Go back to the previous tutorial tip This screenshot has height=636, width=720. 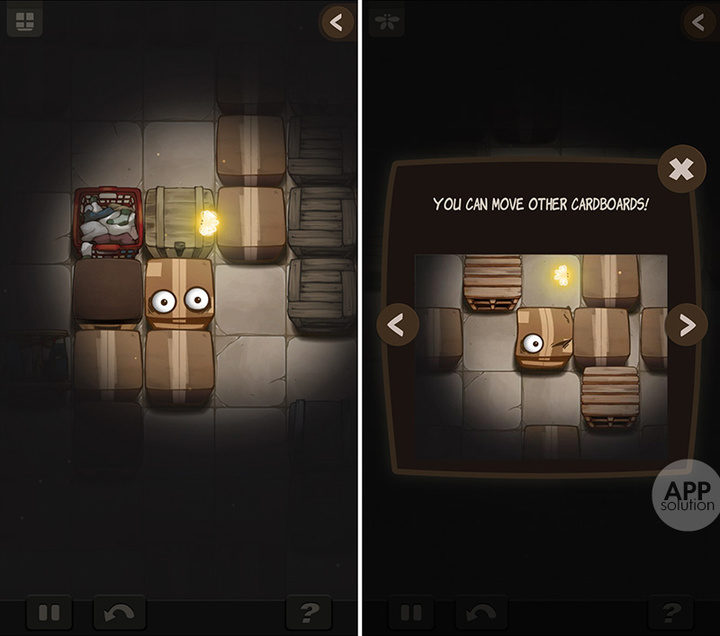398,324
